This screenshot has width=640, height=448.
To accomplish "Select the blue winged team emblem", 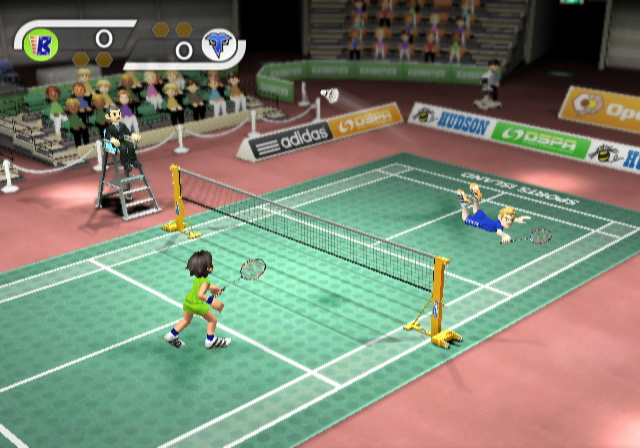I will click(x=217, y=45).
